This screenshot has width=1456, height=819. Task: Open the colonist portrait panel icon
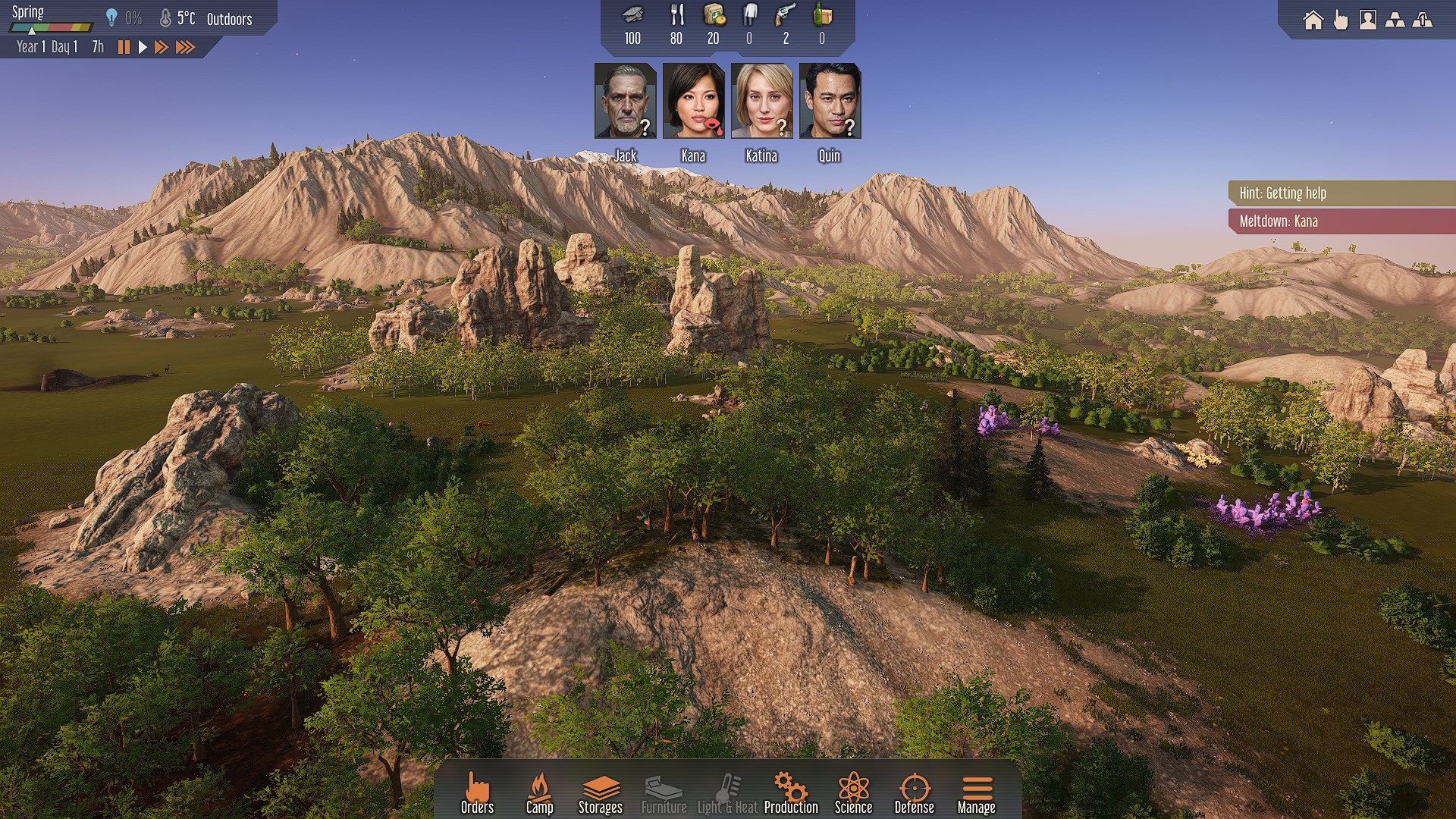pyautogui.click(x=1367, y=20)
